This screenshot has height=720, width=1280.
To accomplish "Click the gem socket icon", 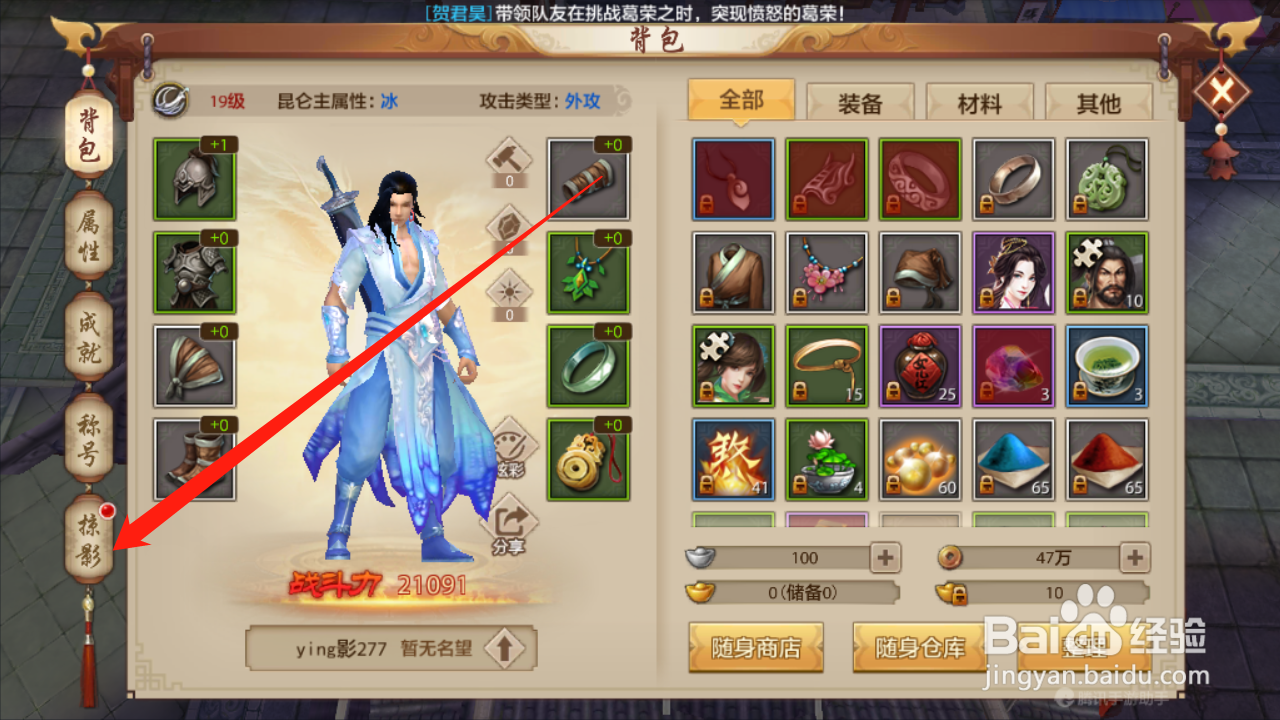I will click(x=510, y=226).
